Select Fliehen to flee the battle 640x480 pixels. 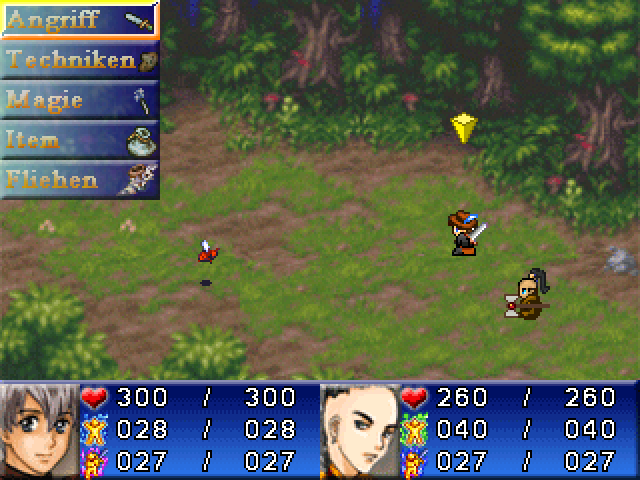pyautogui.click(x=80, y=180)
